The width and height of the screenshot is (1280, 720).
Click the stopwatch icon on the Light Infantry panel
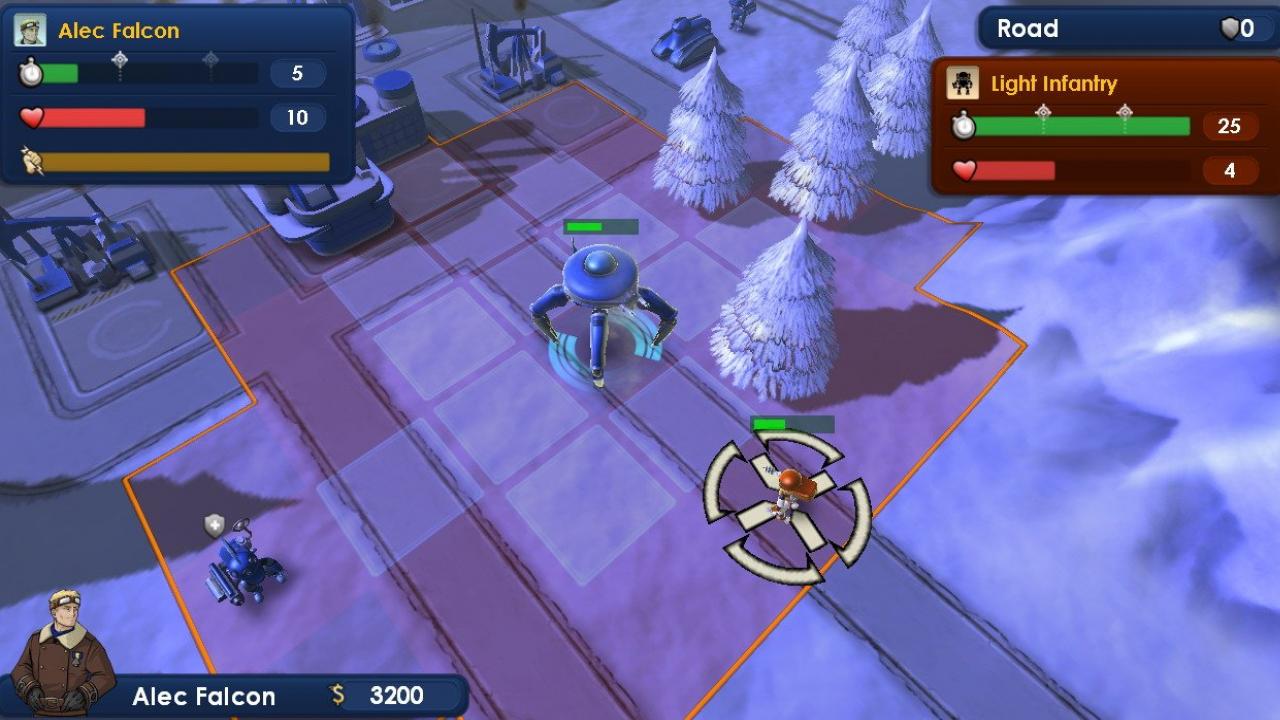tap(963, 126)
